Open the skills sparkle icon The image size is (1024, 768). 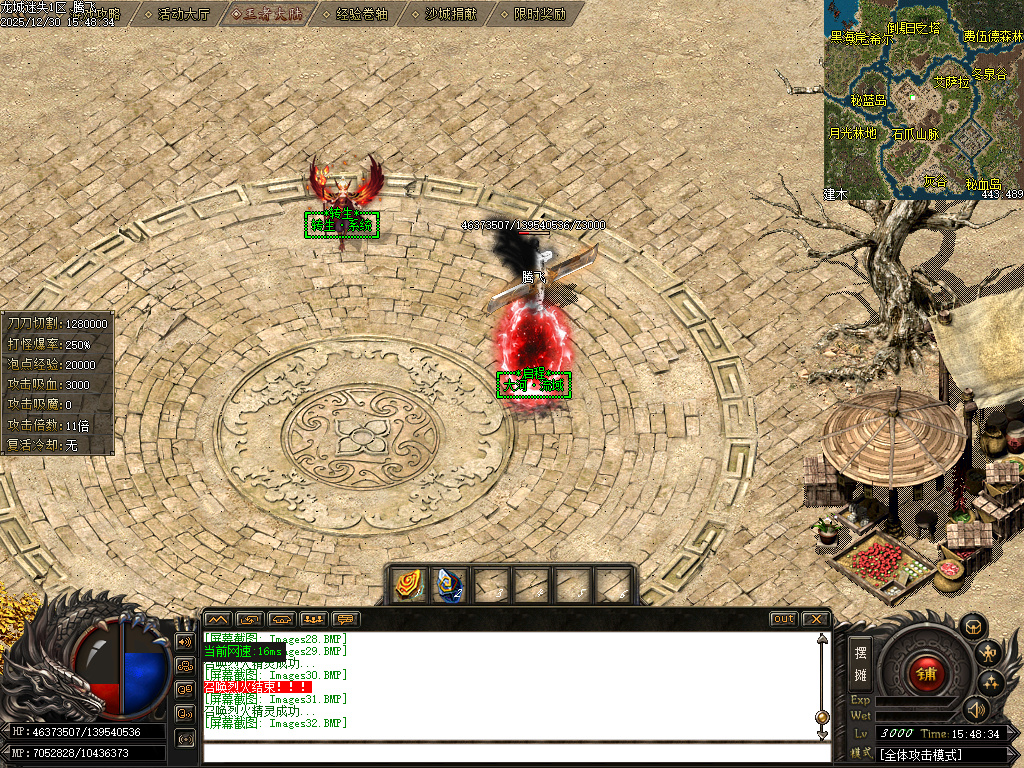point(991,683)
